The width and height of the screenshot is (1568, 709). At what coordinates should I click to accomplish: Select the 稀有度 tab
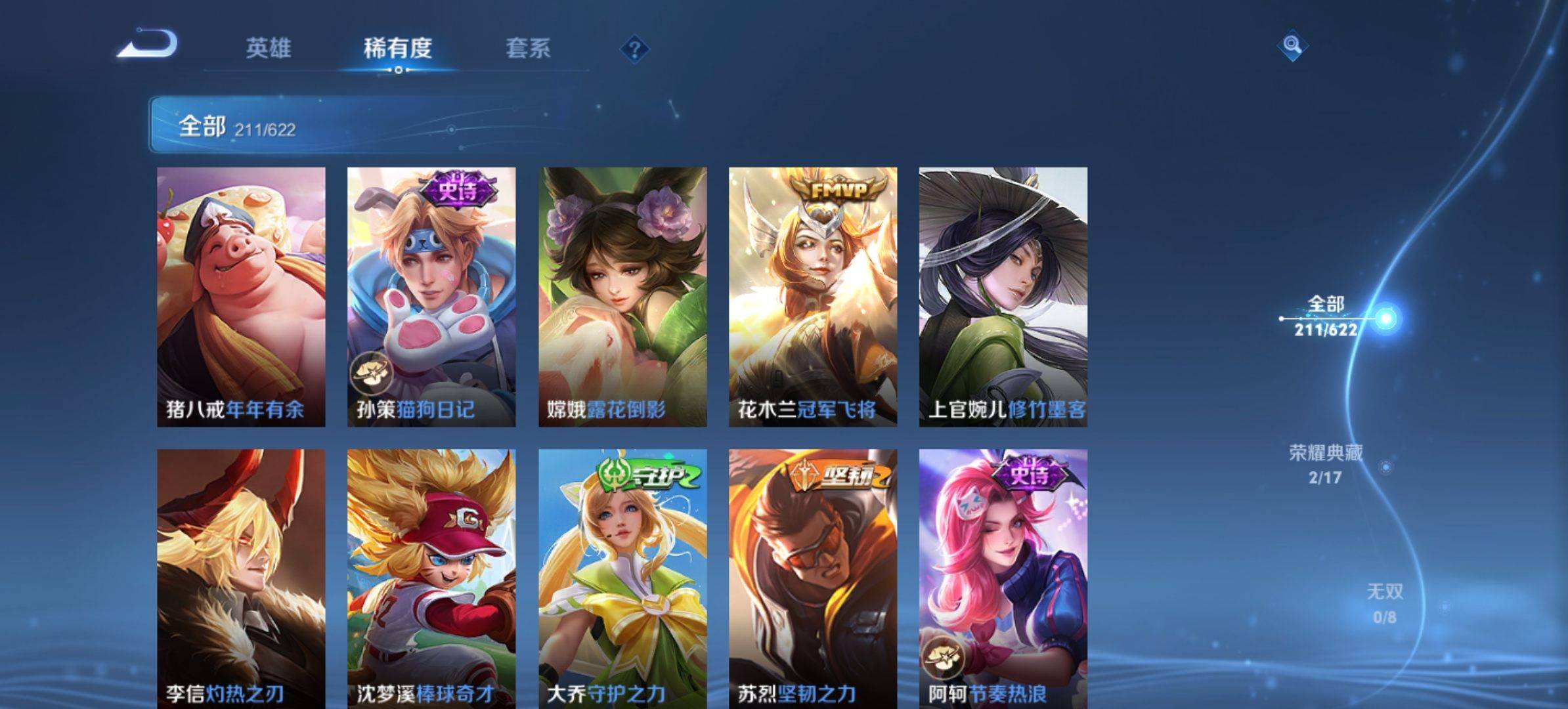point(398,48)
